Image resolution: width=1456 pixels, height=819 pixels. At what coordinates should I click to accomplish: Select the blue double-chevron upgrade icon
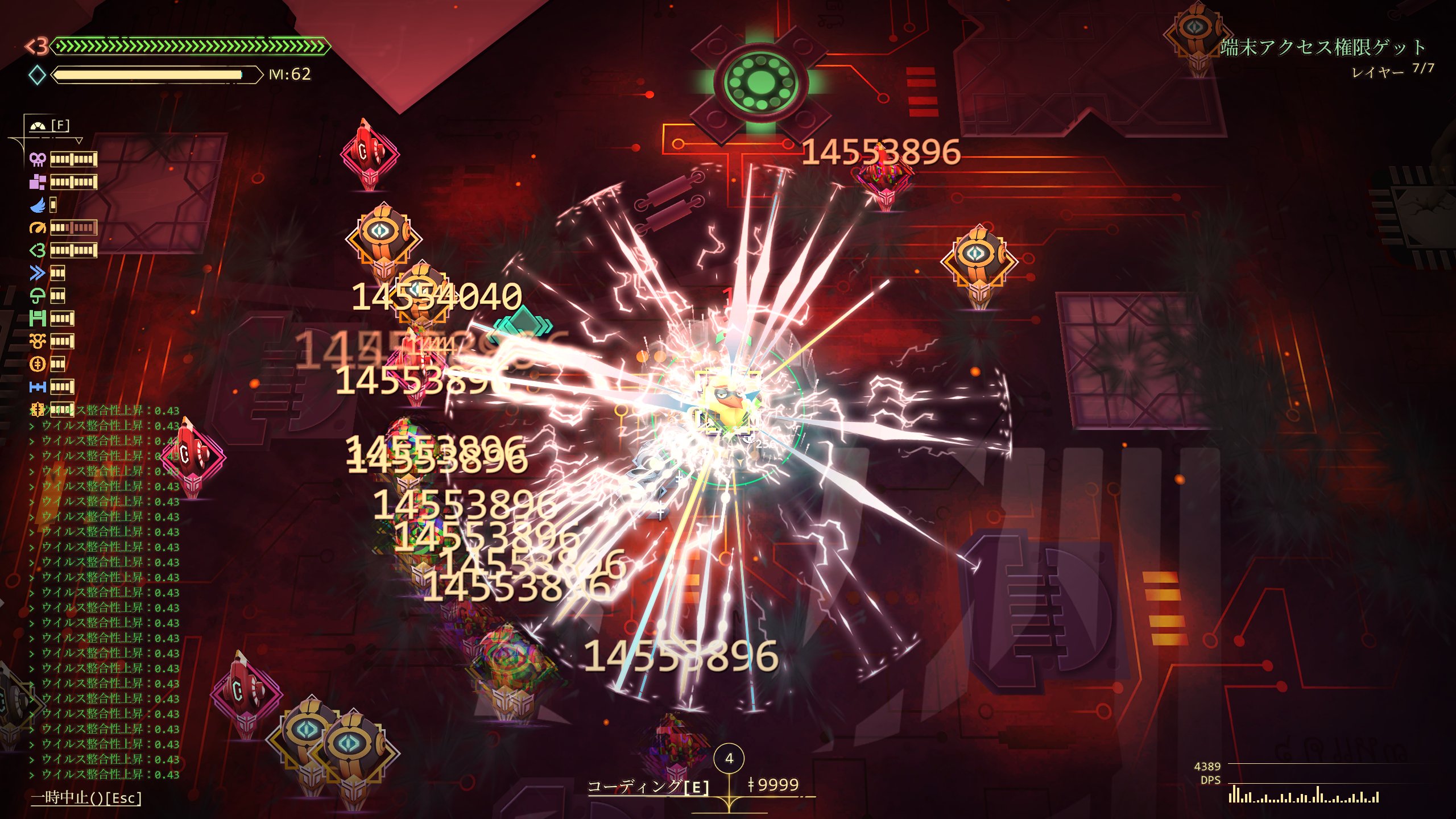click(38, 273)
